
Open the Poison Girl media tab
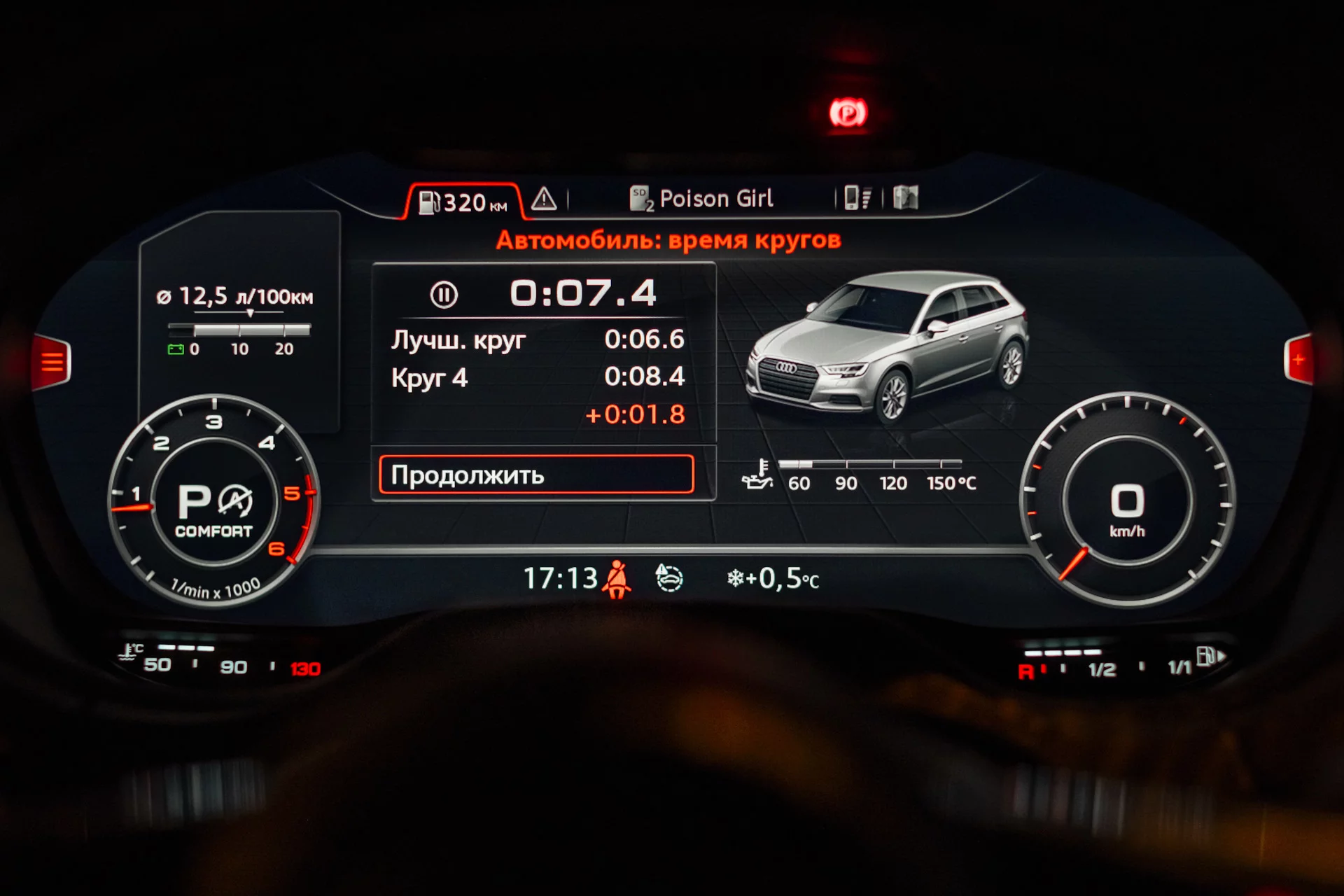coord(702,199)
